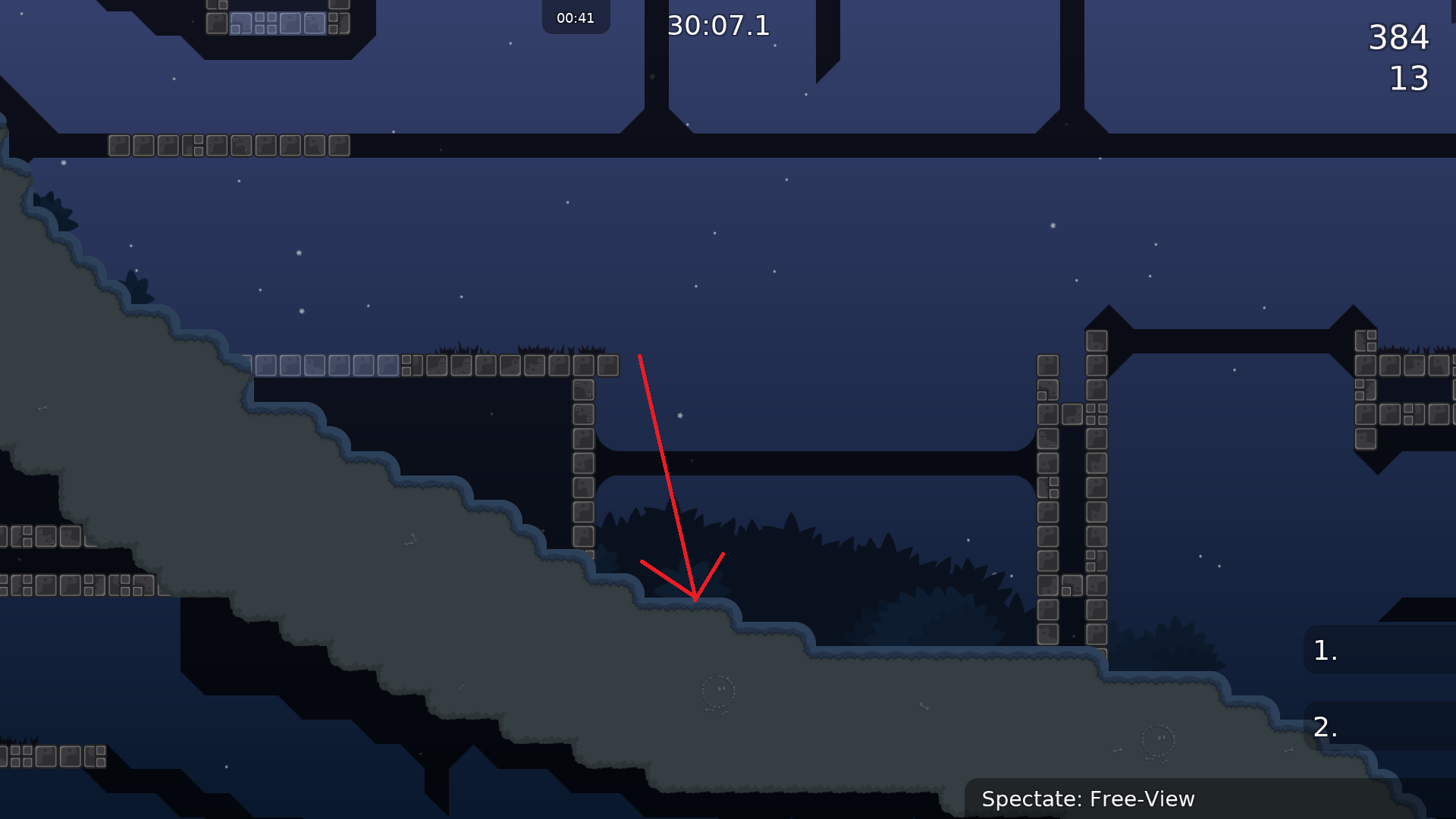
Task: Click the Spectate: Free-View label text
Action: [1088, 799]
